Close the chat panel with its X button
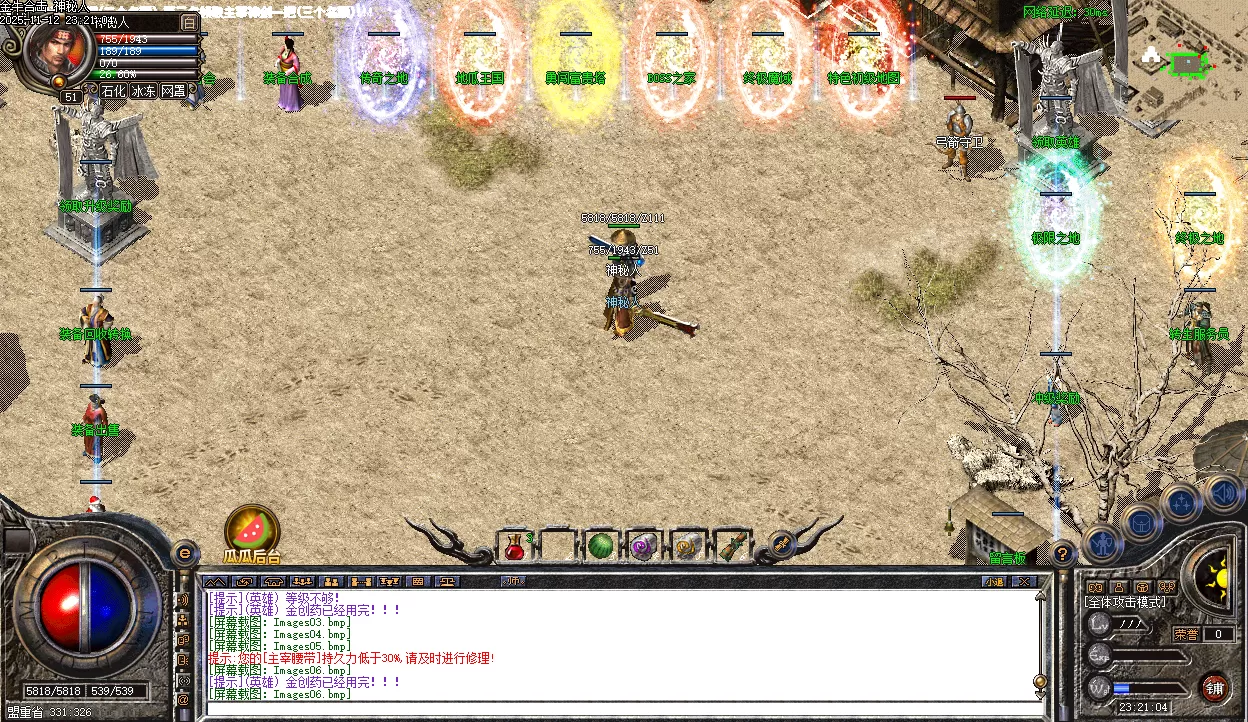Image resolution: width=1248 pixels, height=722 pixels. [x=1023, y=581]
